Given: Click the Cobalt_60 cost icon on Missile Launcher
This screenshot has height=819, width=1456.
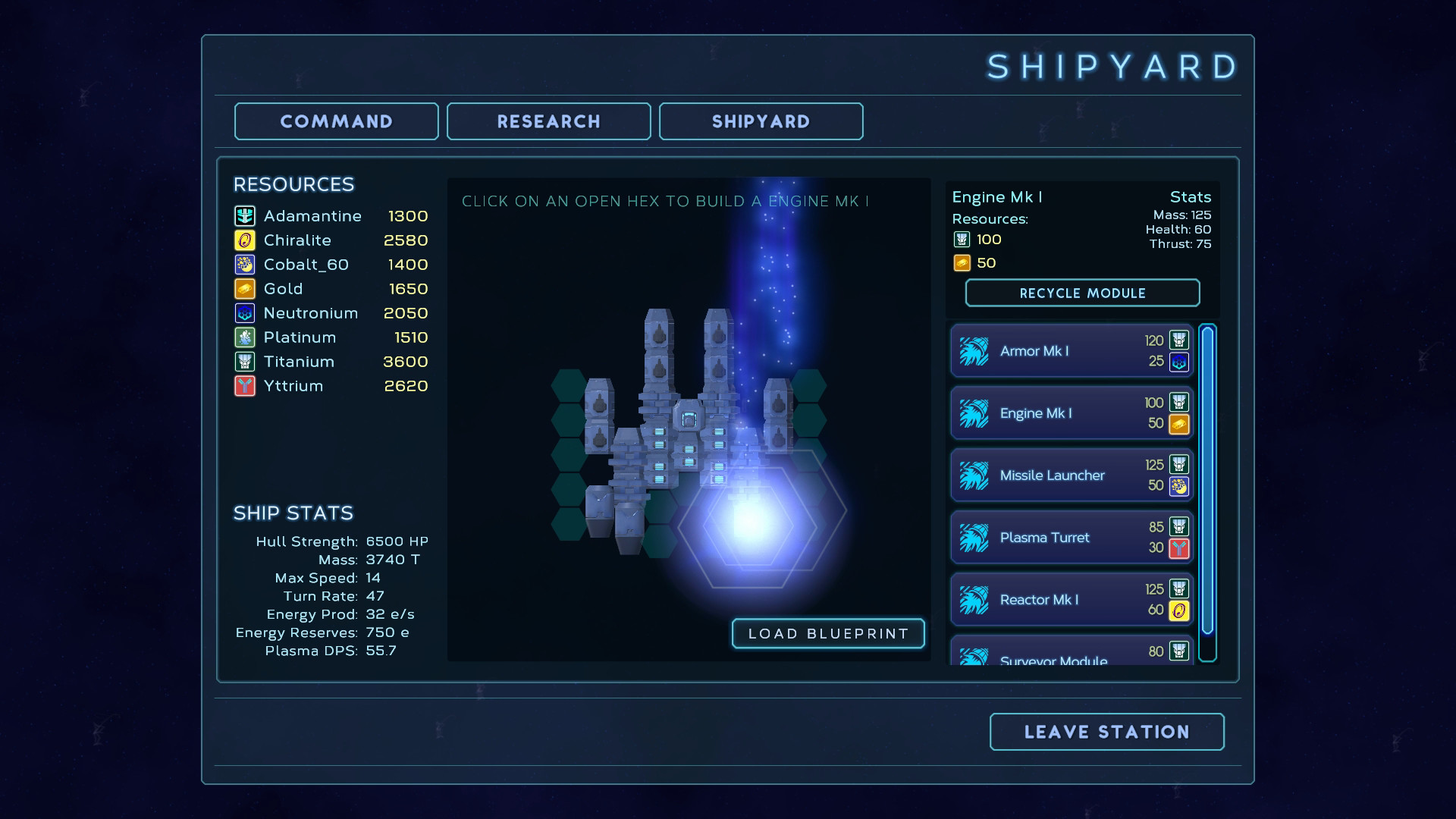Looking at the screenshot, I should coord(1178,488).
